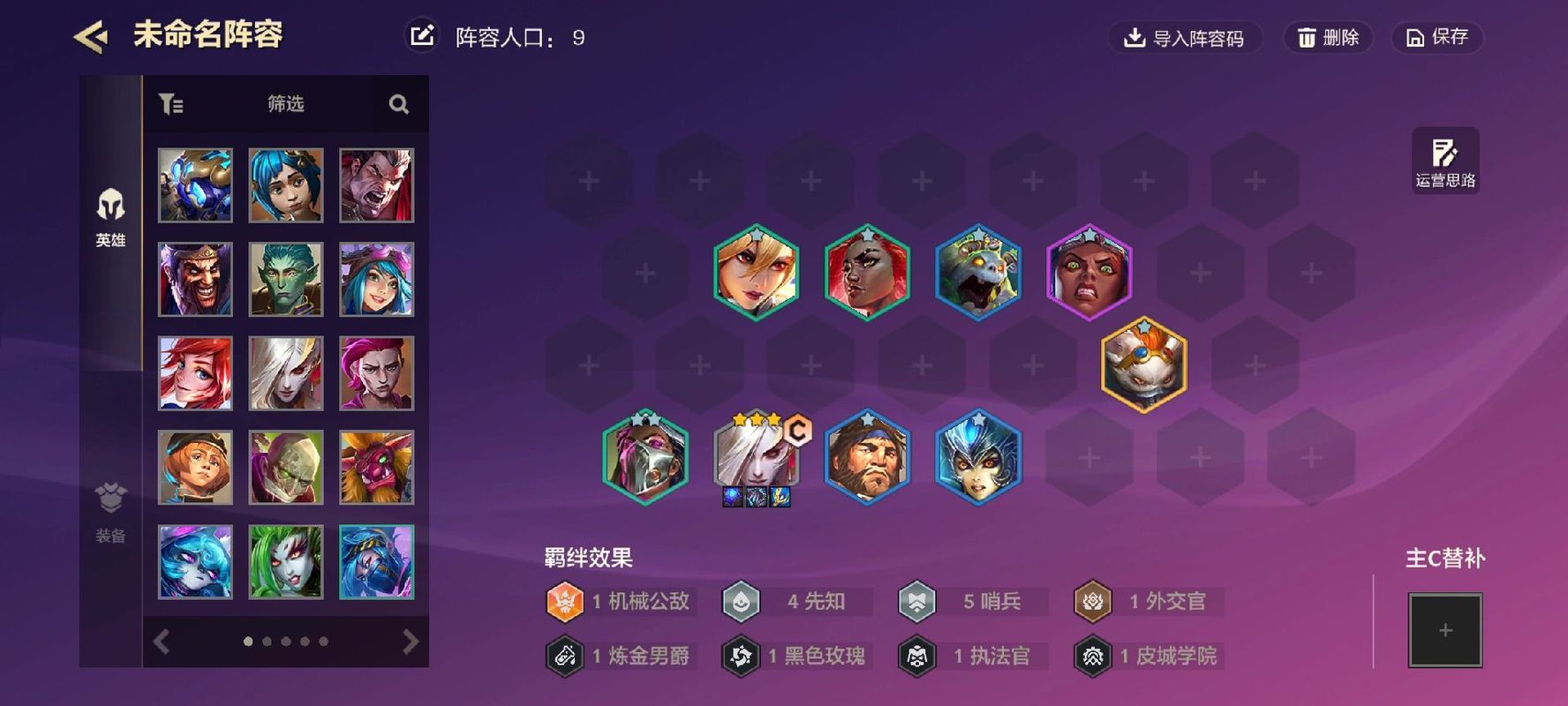Show the 4 先知 trait details
Image resolution: width=1568 pixels, height=706 pixels.
(797, 602)
